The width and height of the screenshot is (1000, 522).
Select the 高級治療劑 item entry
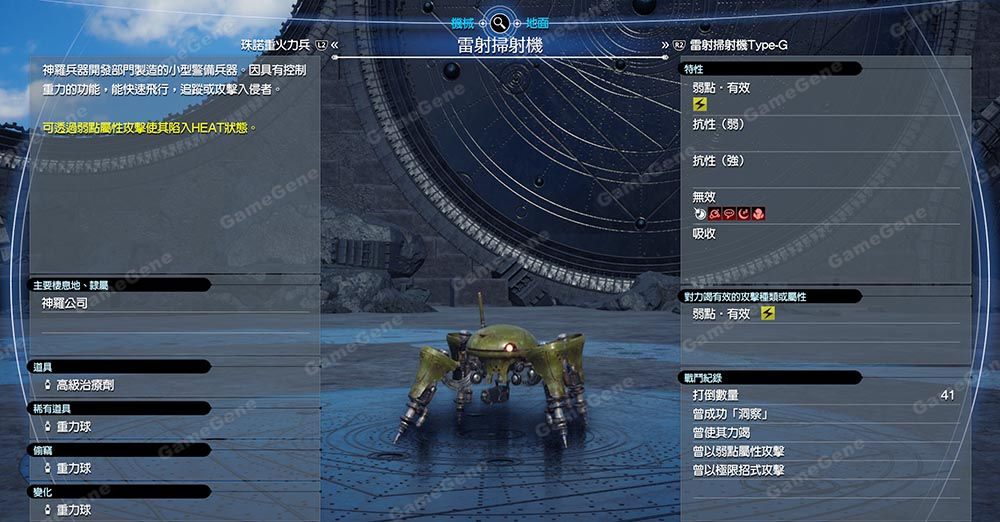85,384
